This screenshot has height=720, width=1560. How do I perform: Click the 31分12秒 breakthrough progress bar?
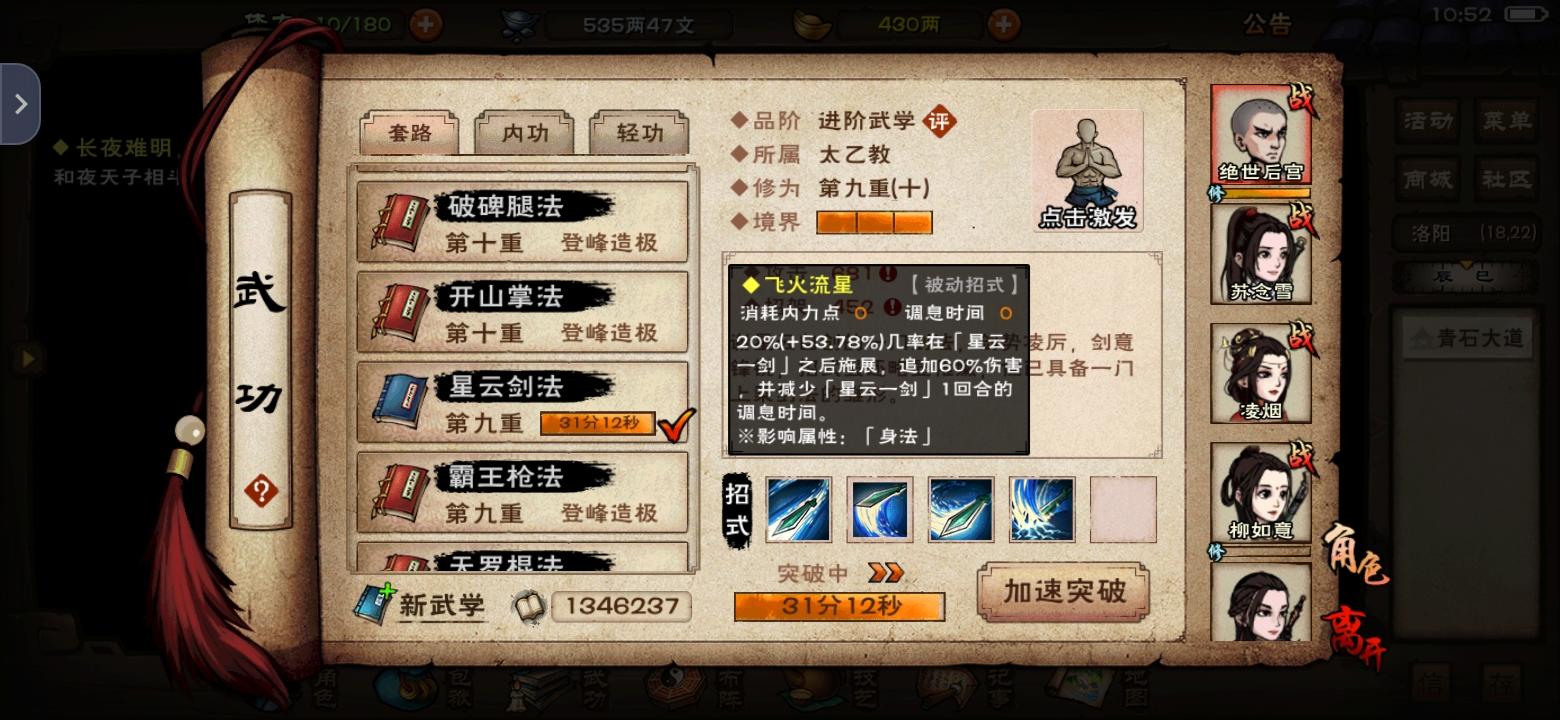tap(838, 605)
